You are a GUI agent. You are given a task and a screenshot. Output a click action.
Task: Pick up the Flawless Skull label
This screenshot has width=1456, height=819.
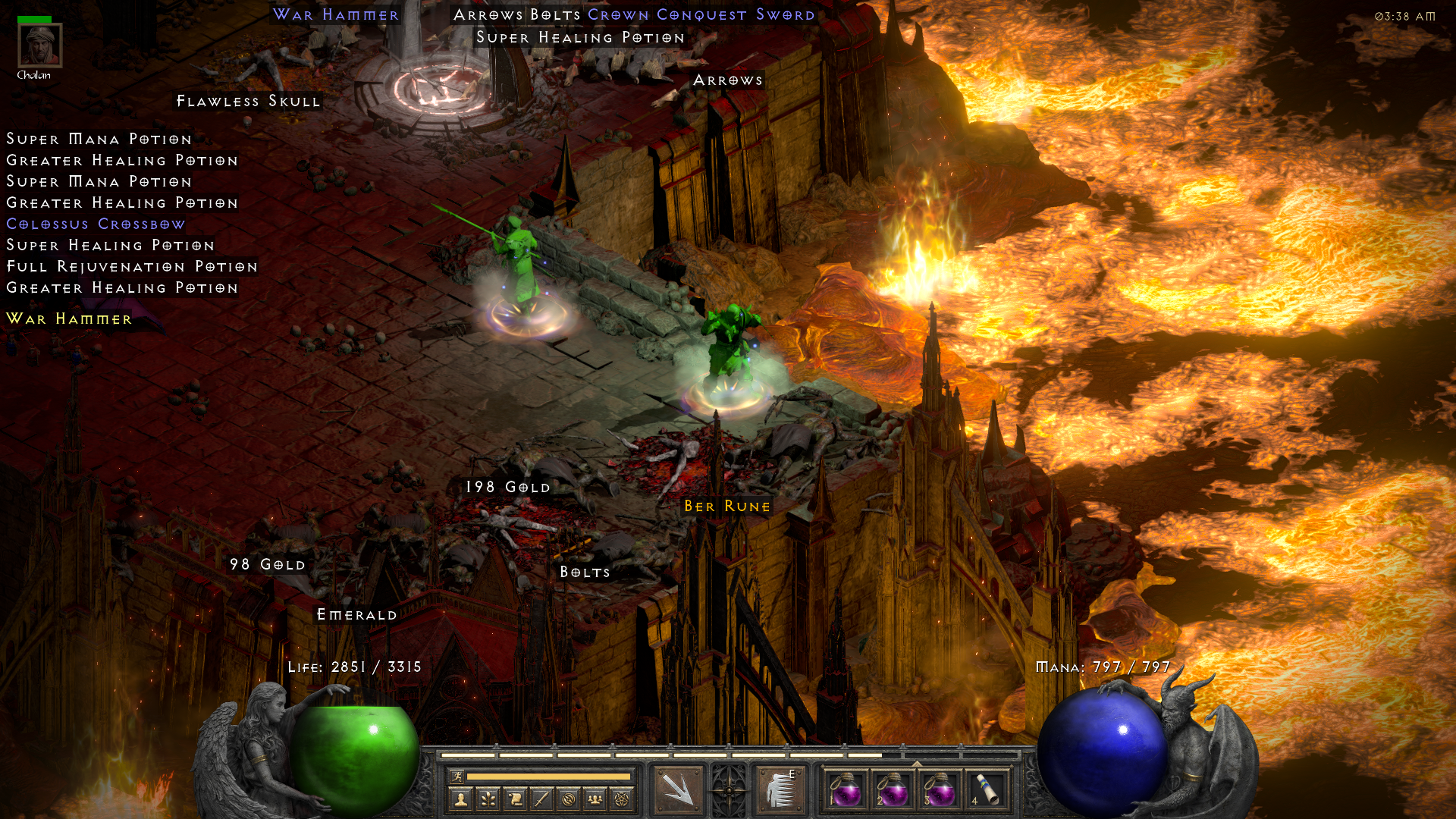click(248, 102)
